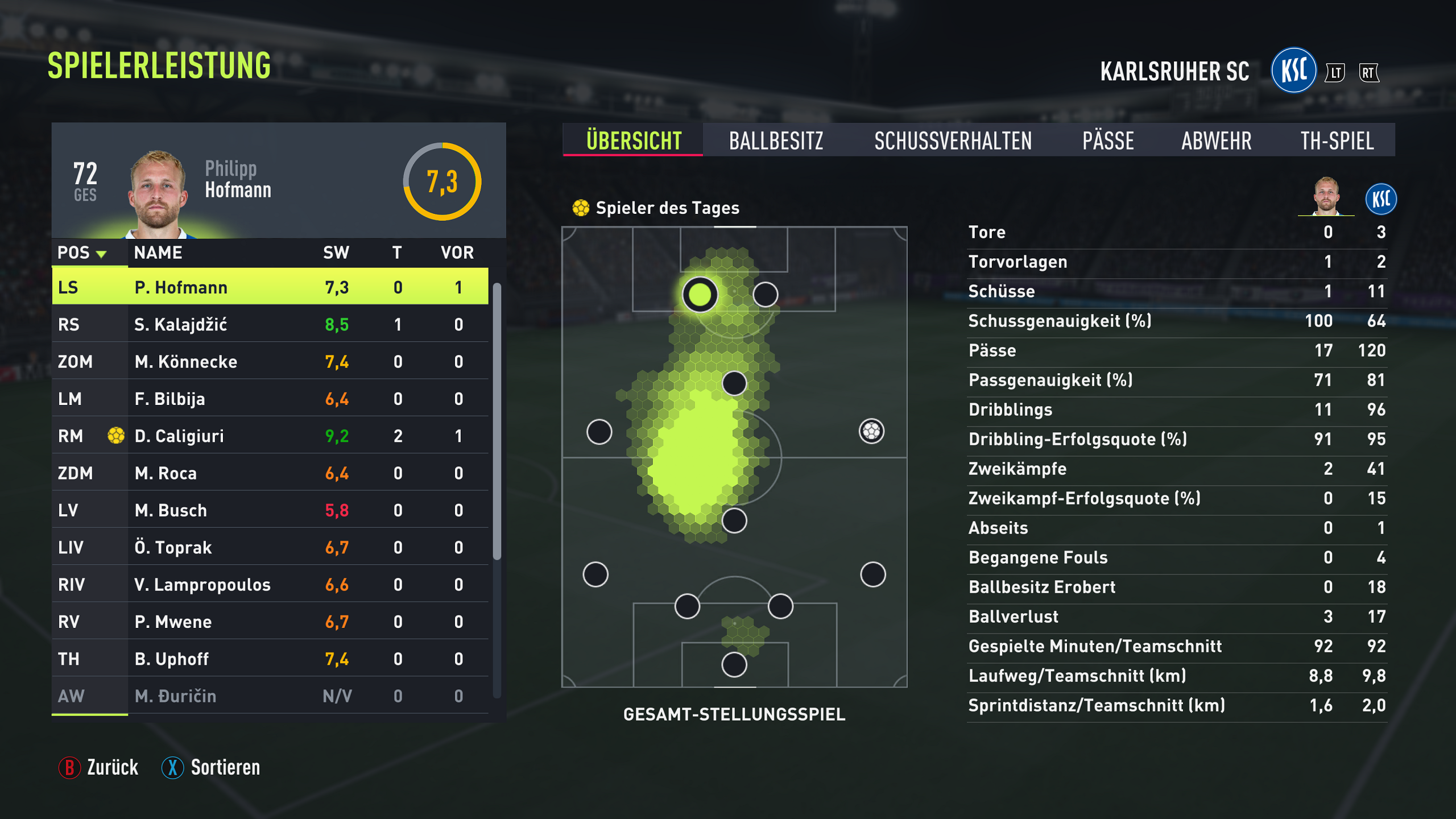1456x819 pixels.
Task: Select S. Kalajdžić in the player list
Action: coord(270,325)
